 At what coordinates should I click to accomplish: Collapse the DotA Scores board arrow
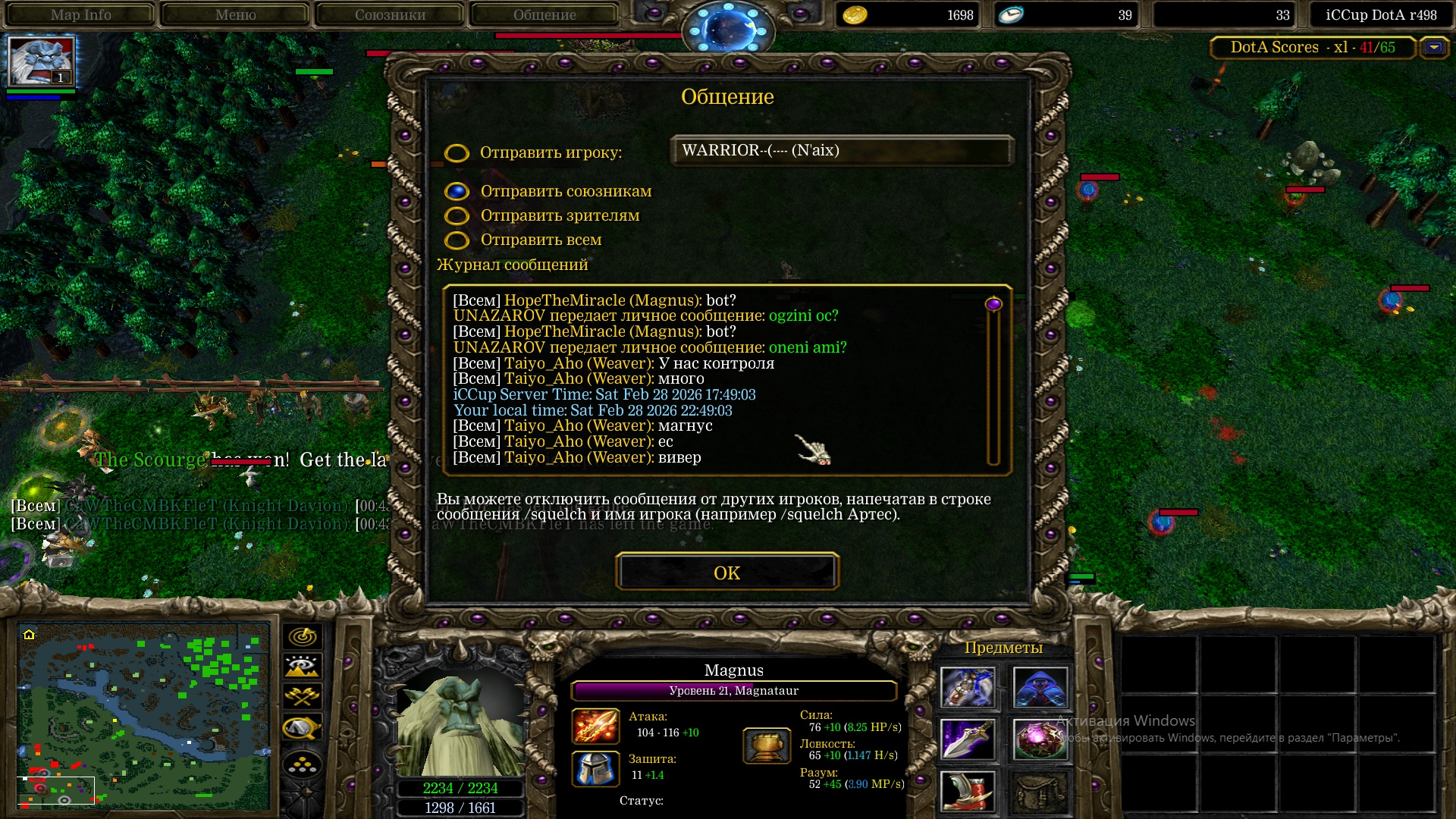click(1433, 47)
